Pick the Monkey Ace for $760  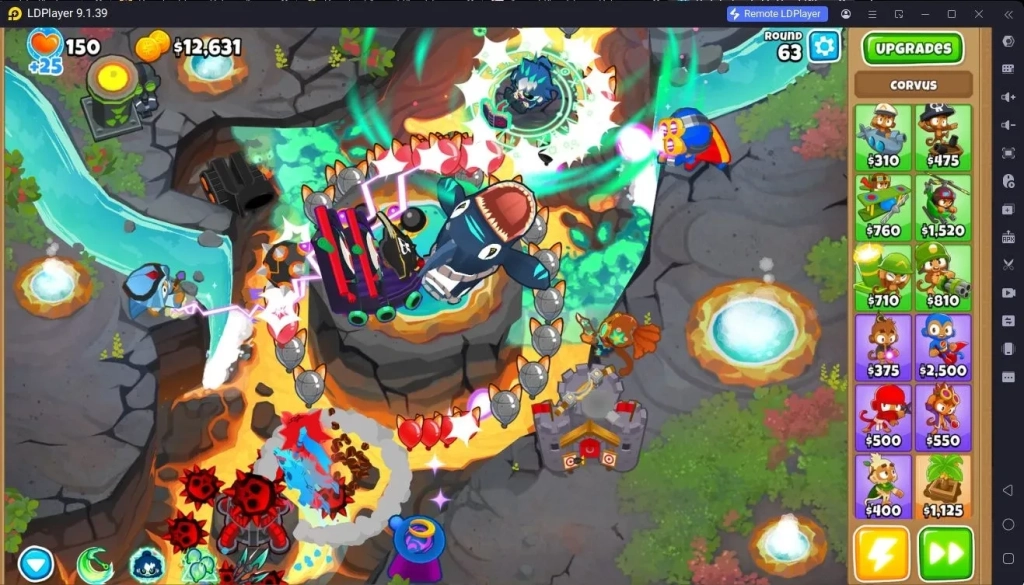point(883,207)
